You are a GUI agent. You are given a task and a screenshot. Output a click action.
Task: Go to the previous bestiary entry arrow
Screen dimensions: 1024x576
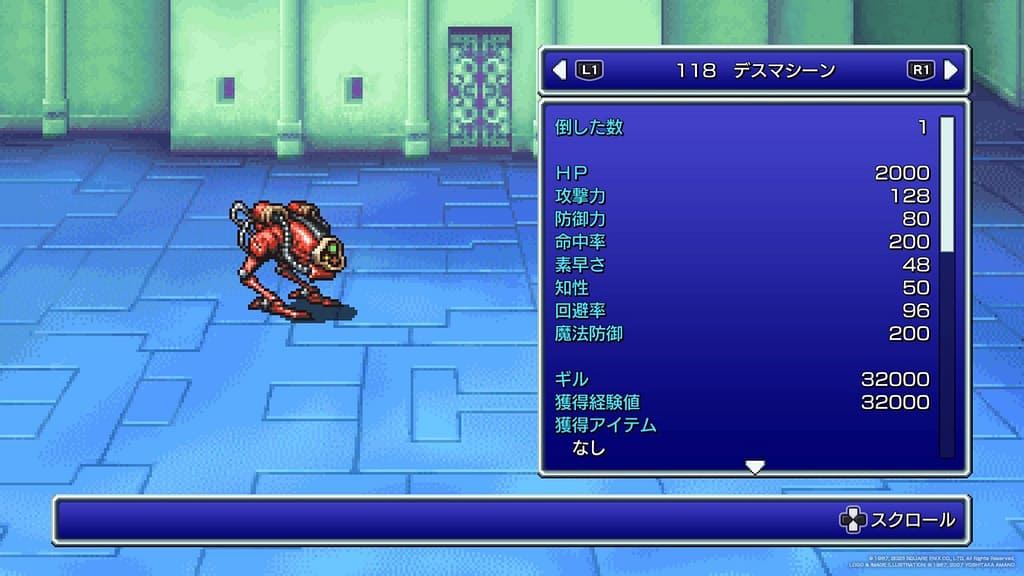[559, 70]
